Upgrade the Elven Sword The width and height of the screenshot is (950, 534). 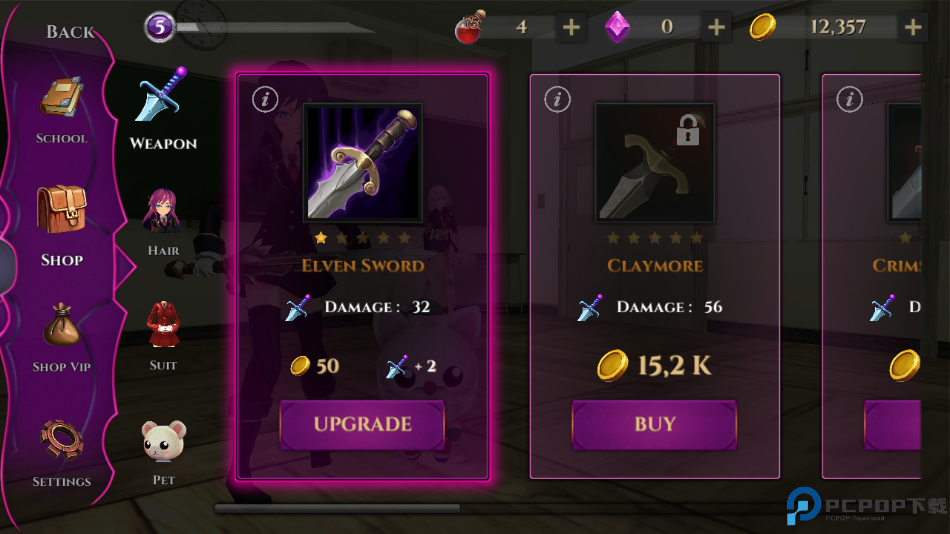(x=362, y=424)
